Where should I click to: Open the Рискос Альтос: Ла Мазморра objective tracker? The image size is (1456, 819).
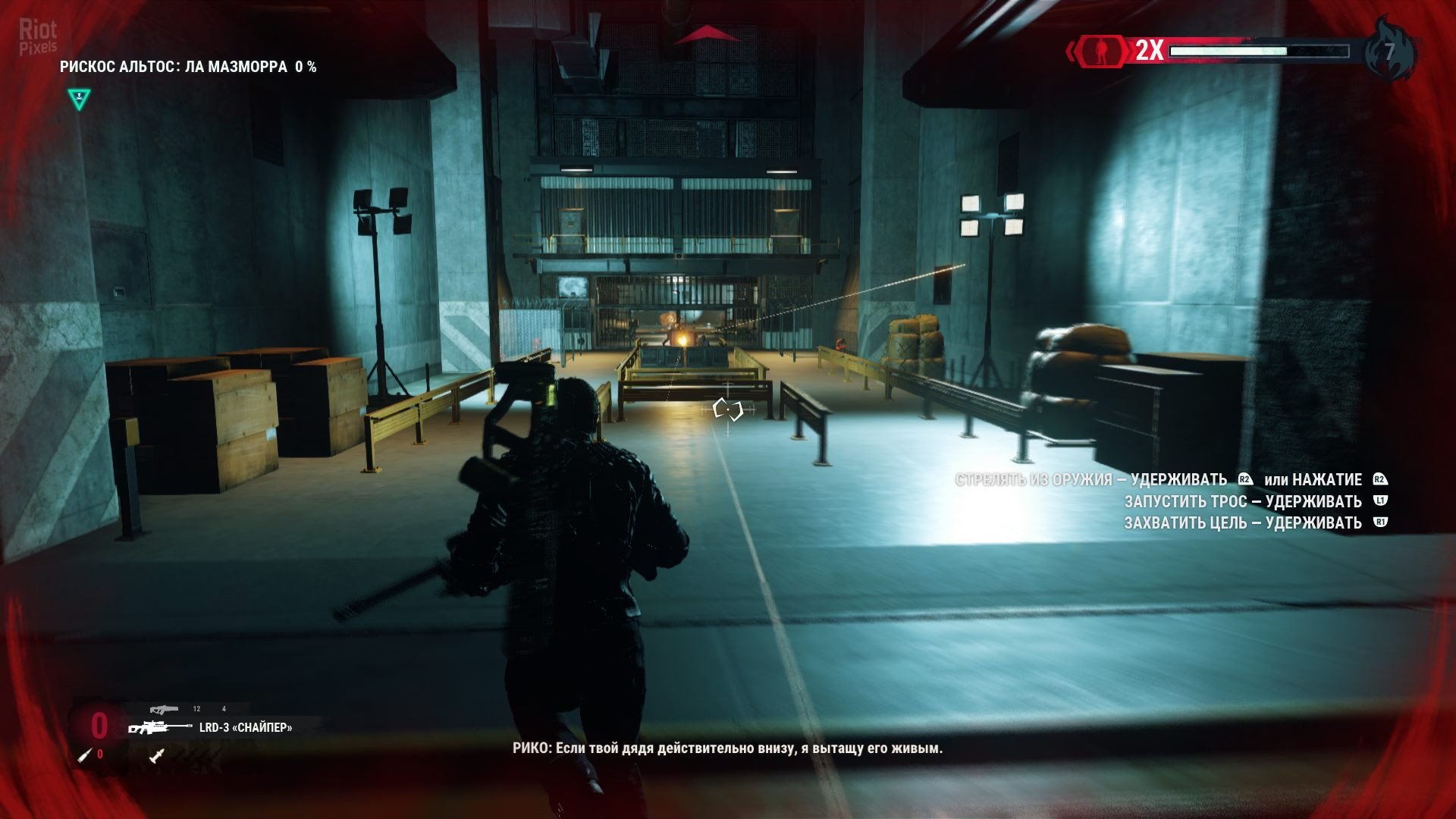pos(188,67)
